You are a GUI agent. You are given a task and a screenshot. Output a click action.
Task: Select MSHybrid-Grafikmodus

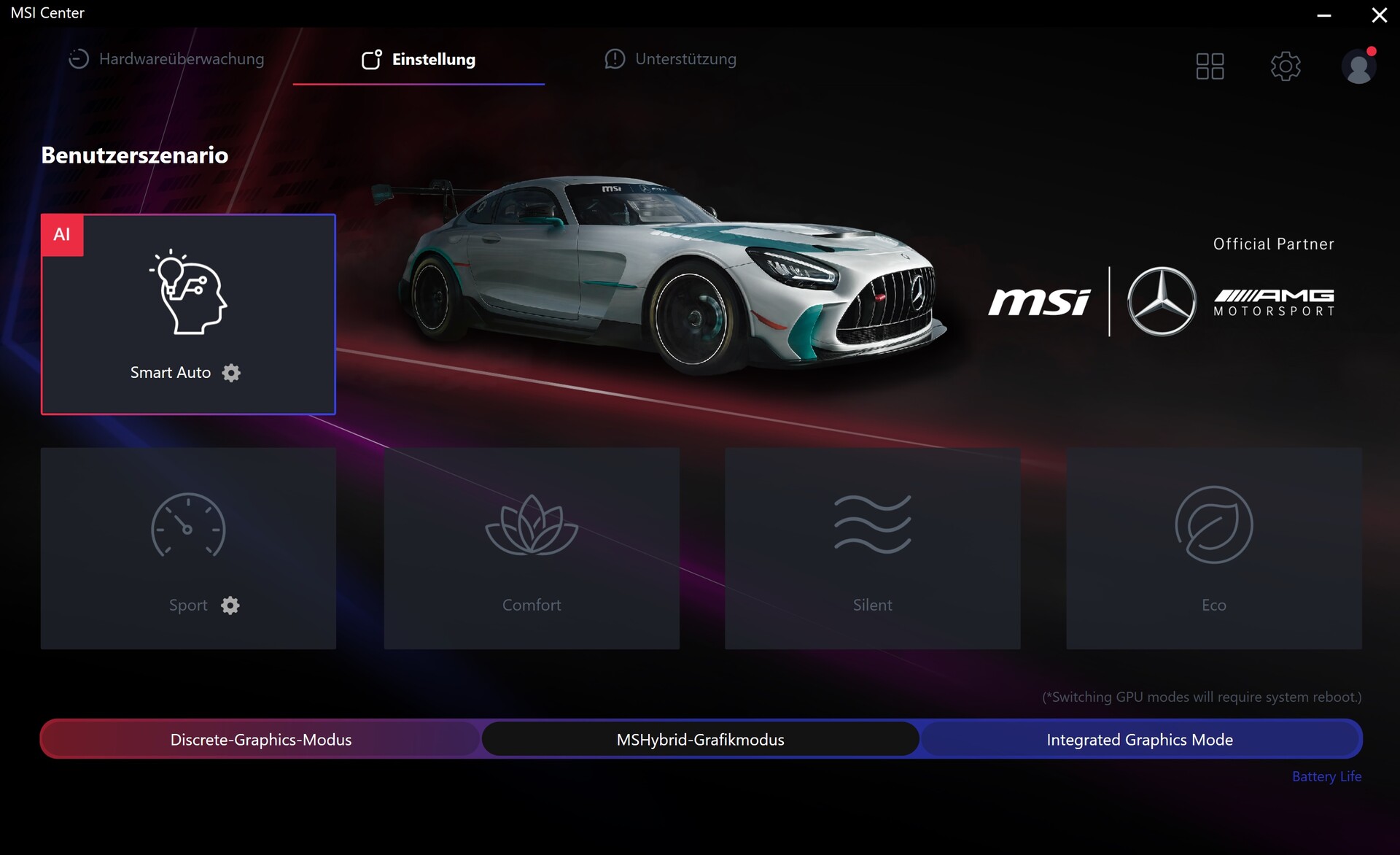click(700, 739)
